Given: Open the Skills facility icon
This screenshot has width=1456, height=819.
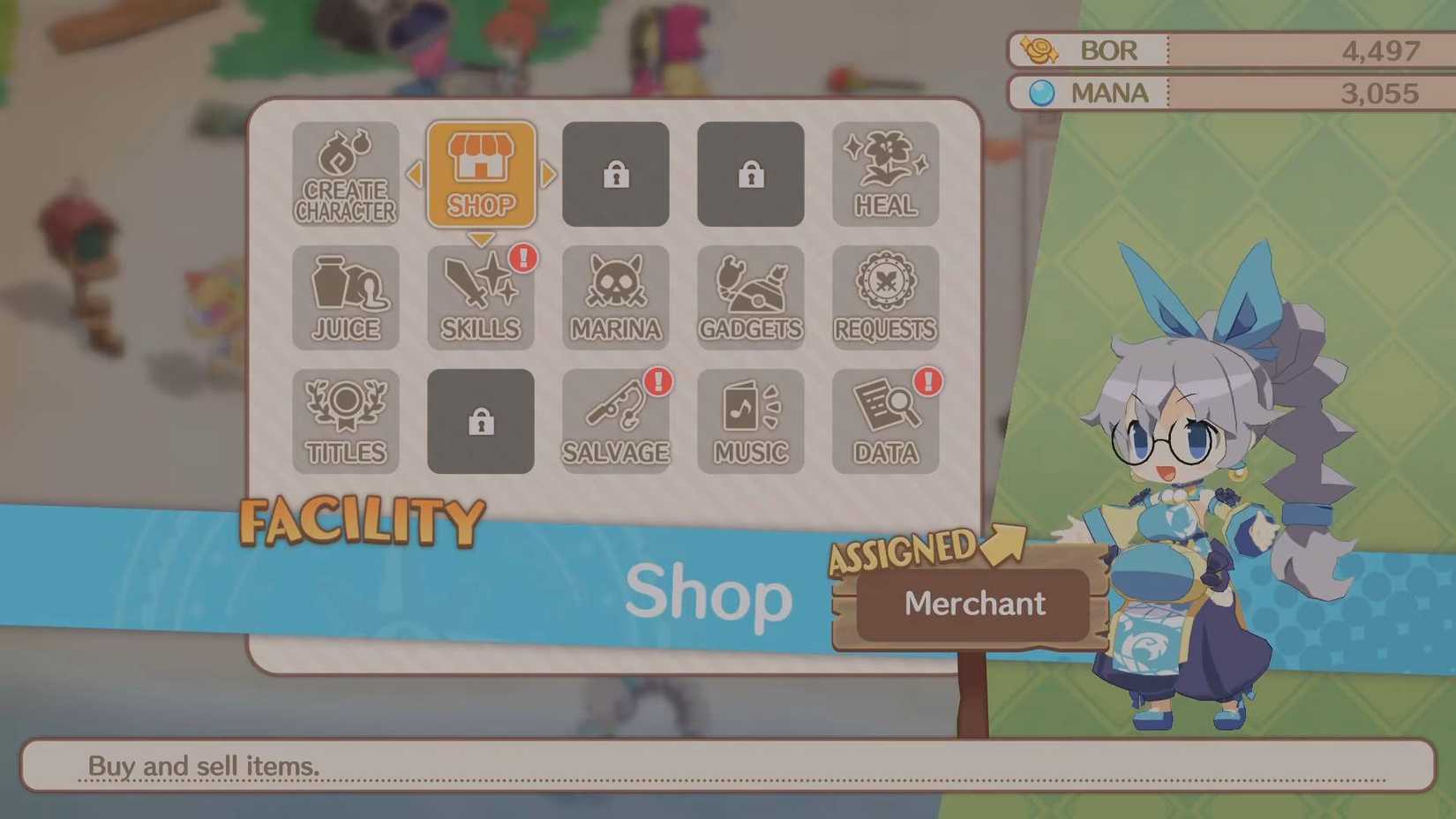Looking at the screenshot, I should [x=480, y=298].
